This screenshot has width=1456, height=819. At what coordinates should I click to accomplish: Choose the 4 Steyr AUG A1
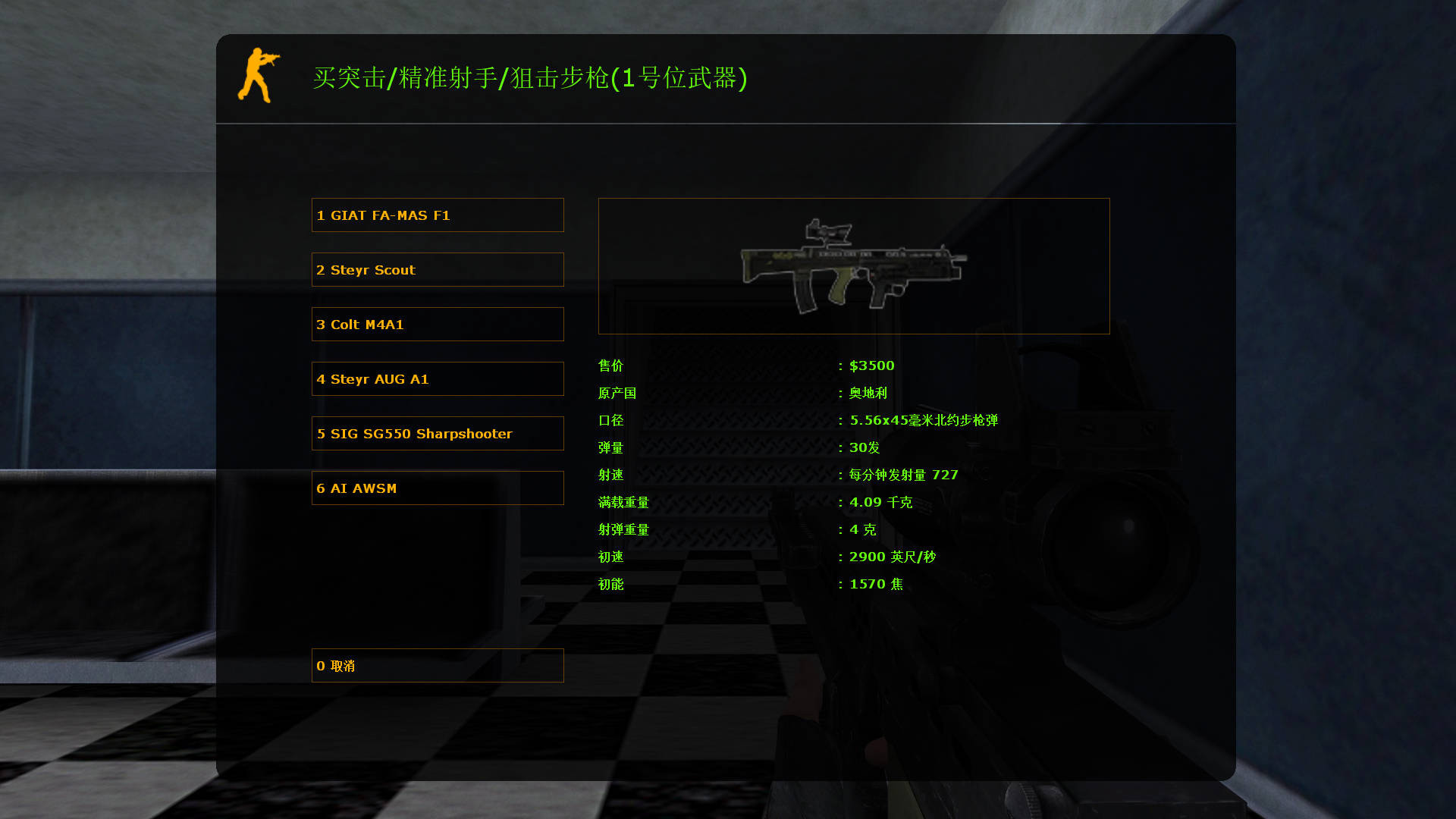click(438, 378)
